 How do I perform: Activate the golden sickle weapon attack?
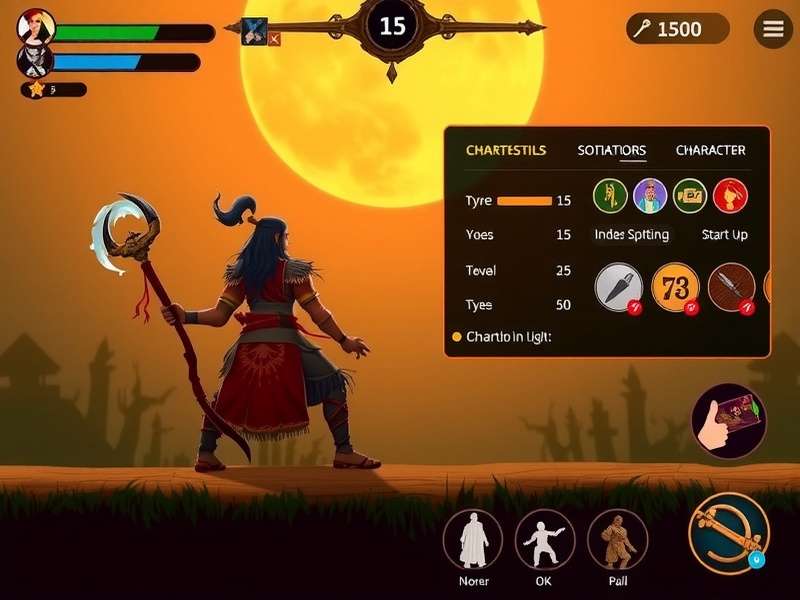click(x=729, y=533)
